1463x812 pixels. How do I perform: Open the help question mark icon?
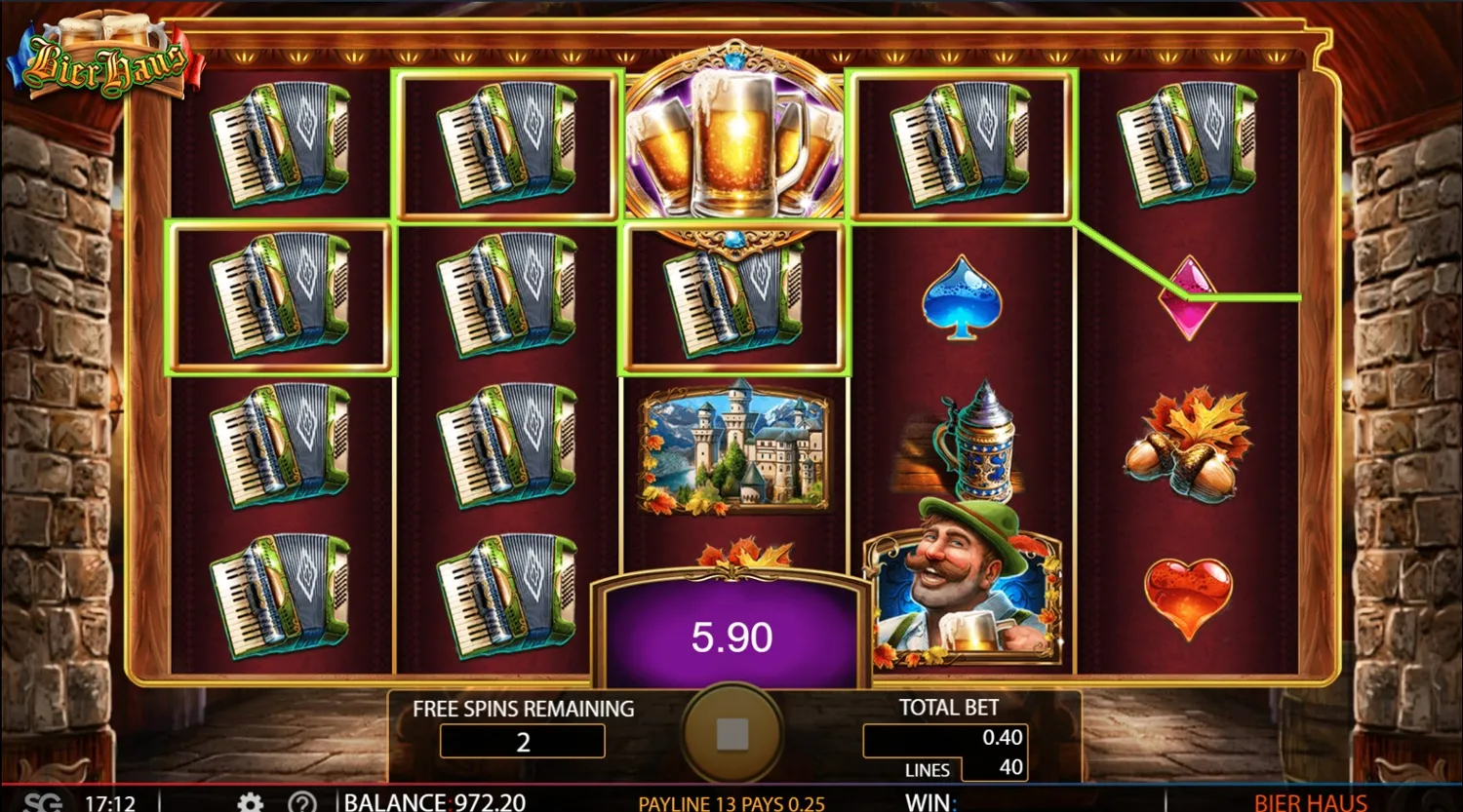tap(303, 801)
